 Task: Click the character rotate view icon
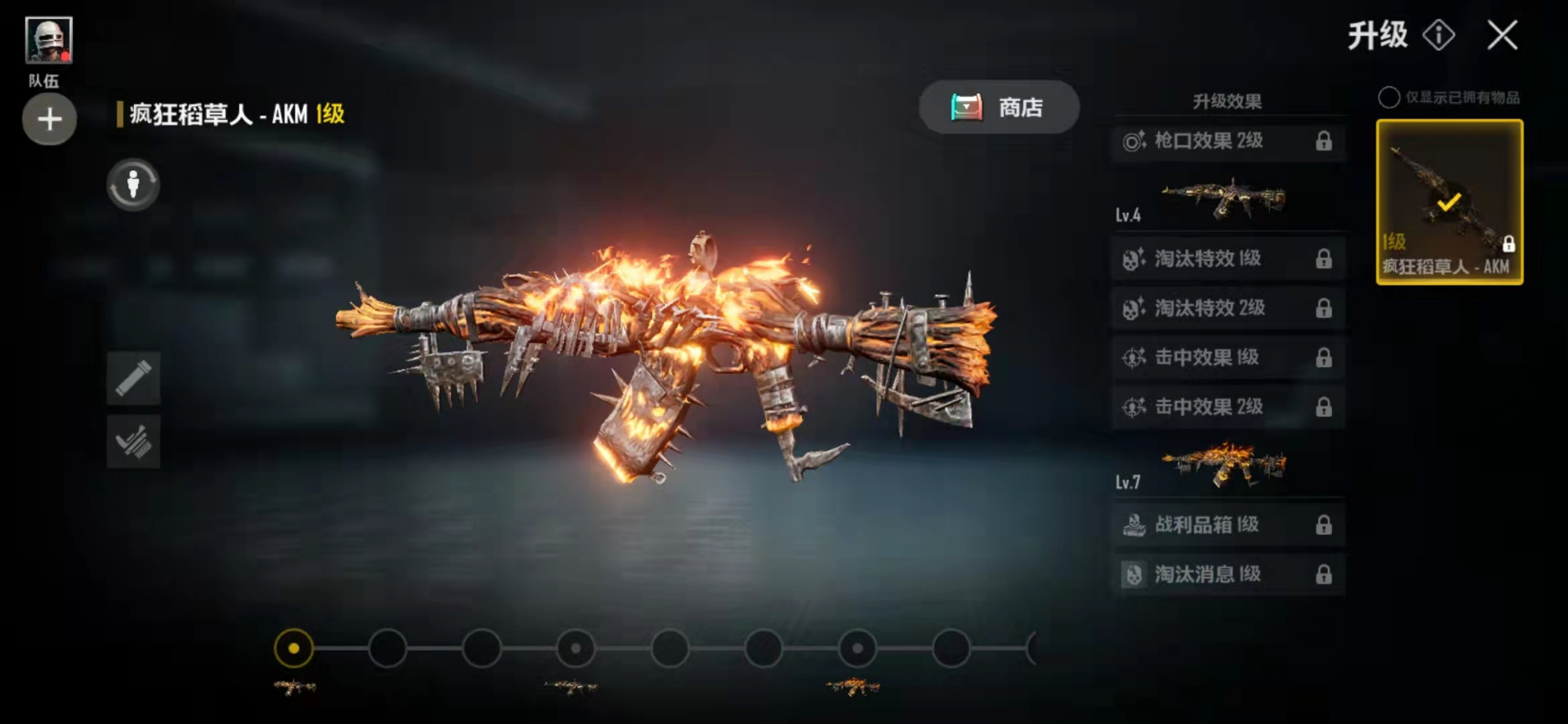(133, 185)
